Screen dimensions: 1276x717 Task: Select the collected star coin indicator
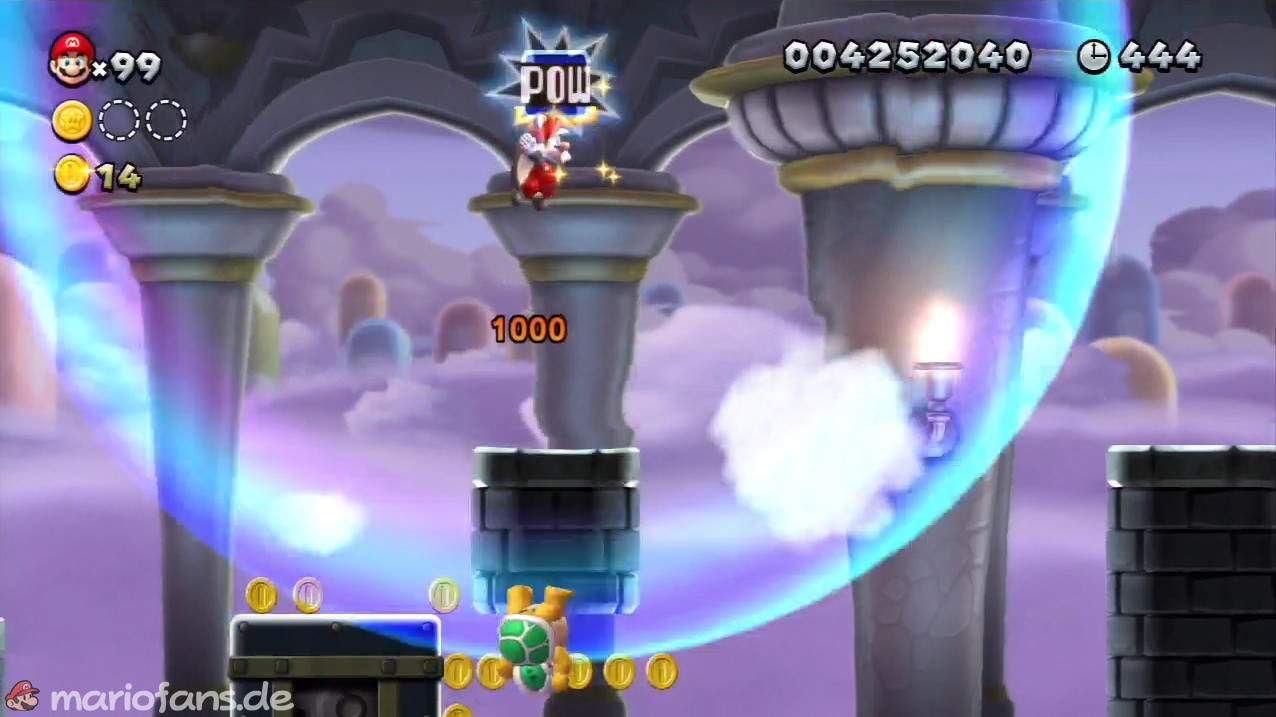coord(72,121)
